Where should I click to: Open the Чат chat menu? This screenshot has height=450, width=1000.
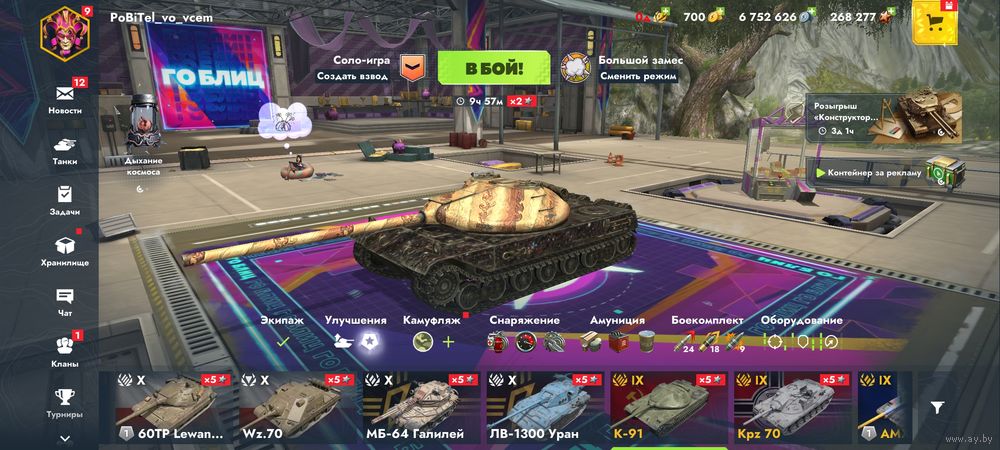click(65, 300)
